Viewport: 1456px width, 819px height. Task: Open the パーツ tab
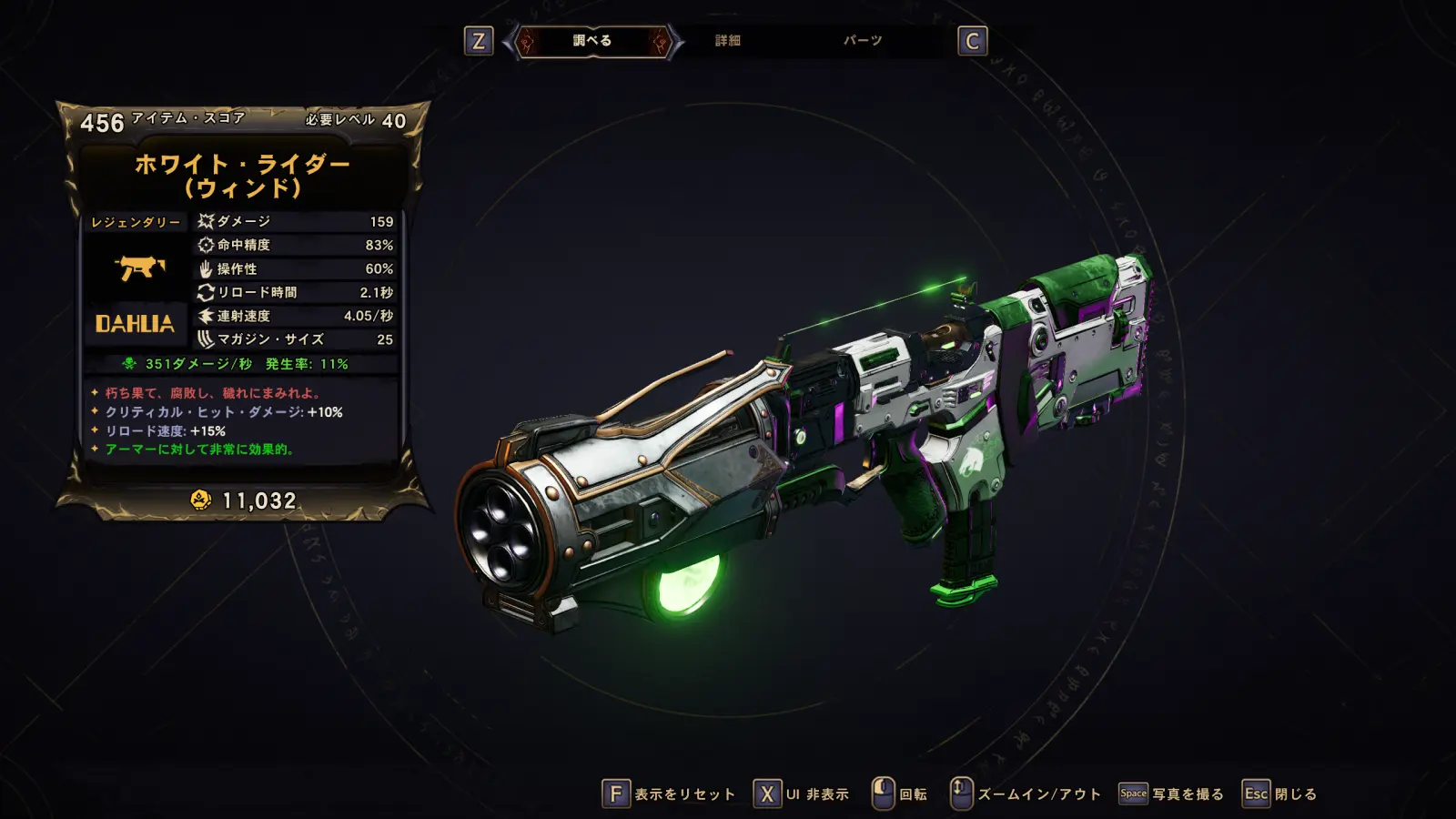862,41
